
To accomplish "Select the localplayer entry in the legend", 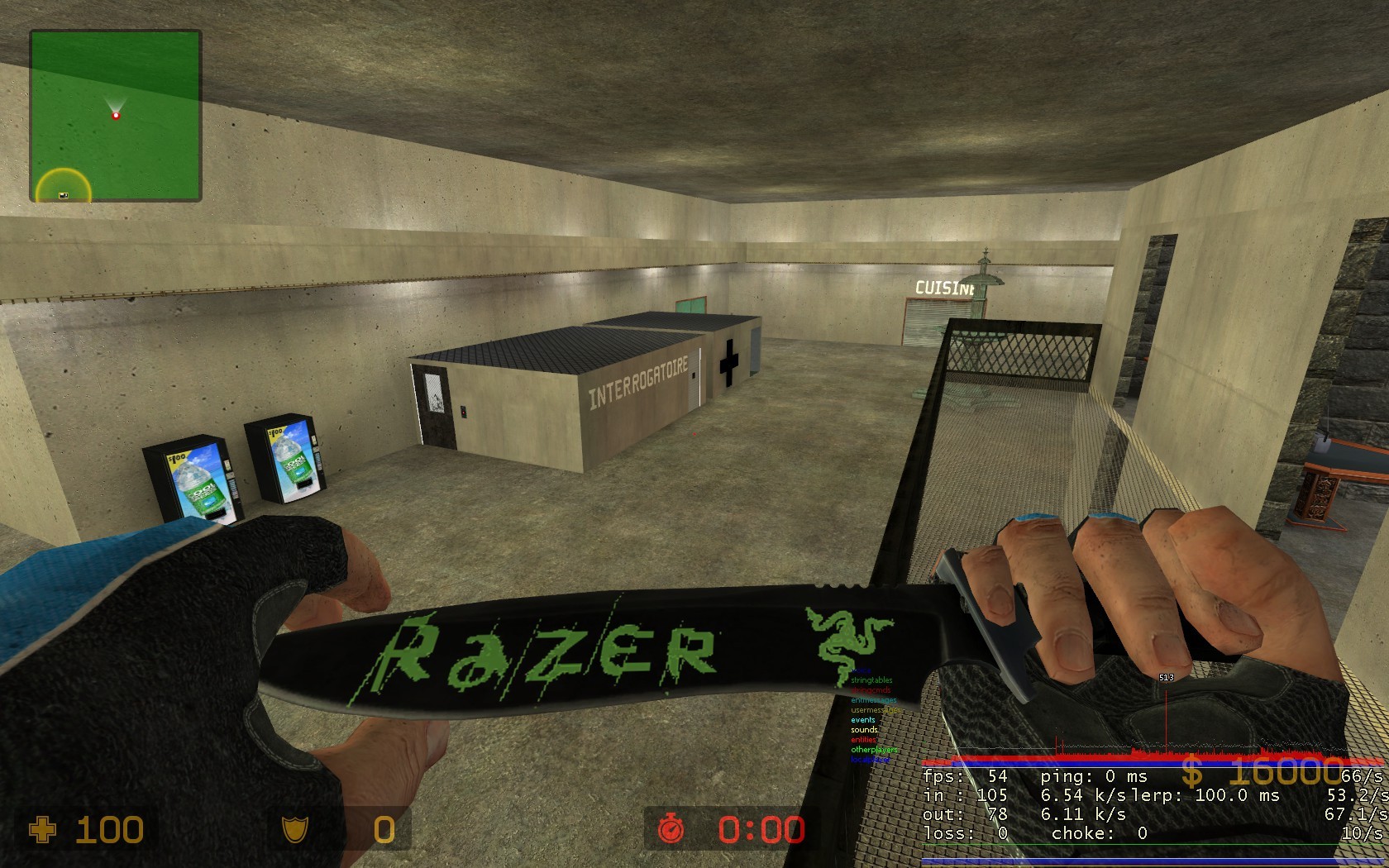I will 870,759.
